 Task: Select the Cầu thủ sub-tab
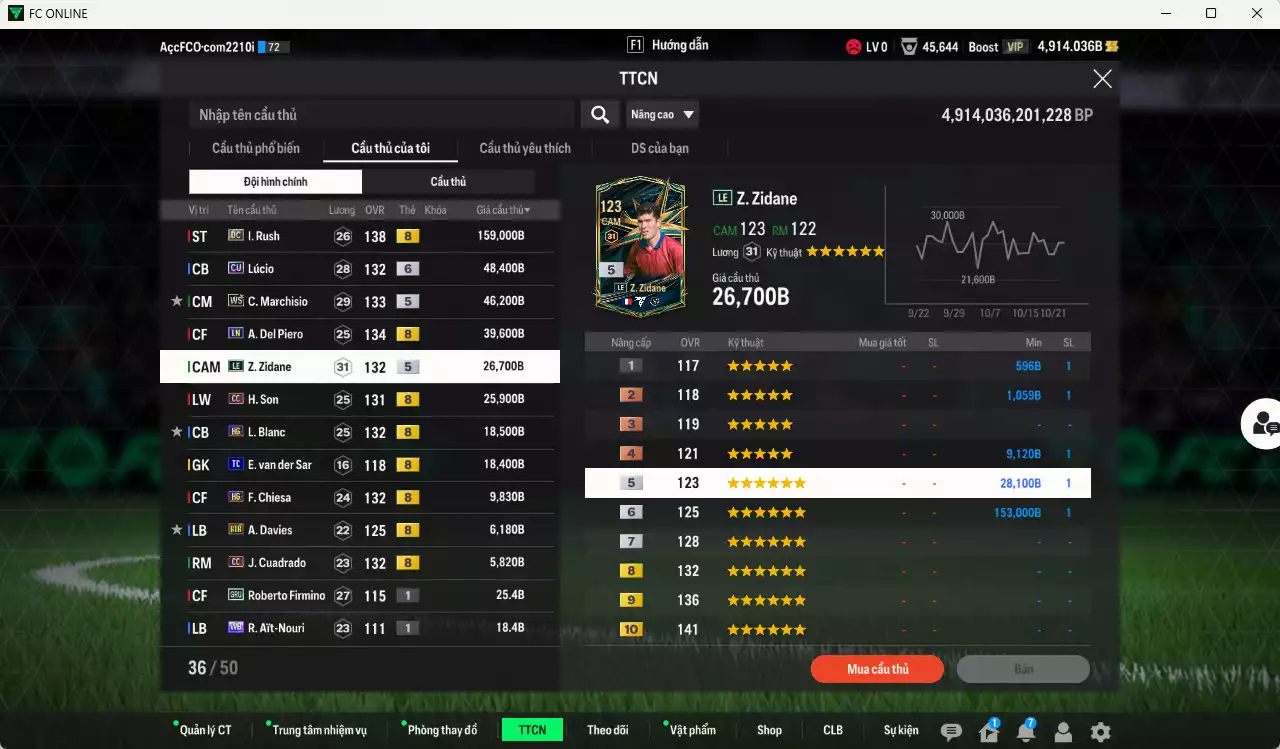coord(448,182)
